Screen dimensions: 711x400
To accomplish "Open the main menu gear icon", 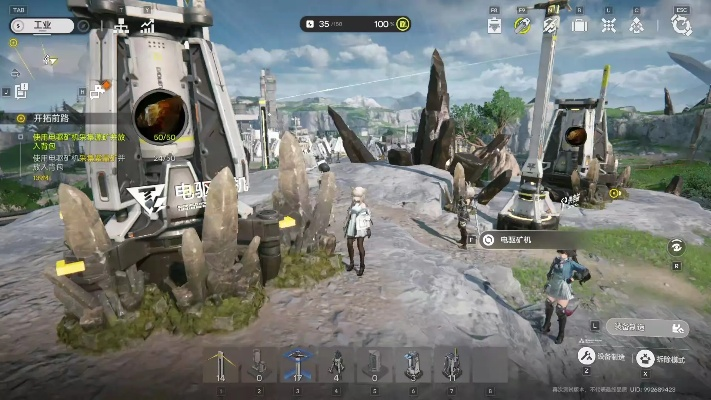I will coord(682,25).
